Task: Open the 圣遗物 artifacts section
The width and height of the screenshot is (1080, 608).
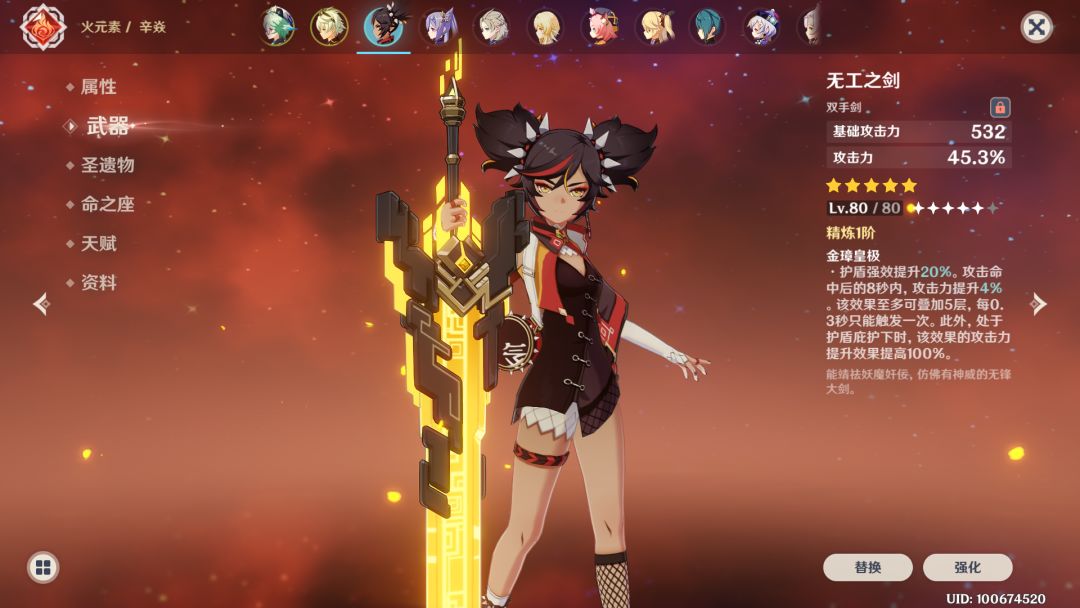Action: tap(107, 165)
